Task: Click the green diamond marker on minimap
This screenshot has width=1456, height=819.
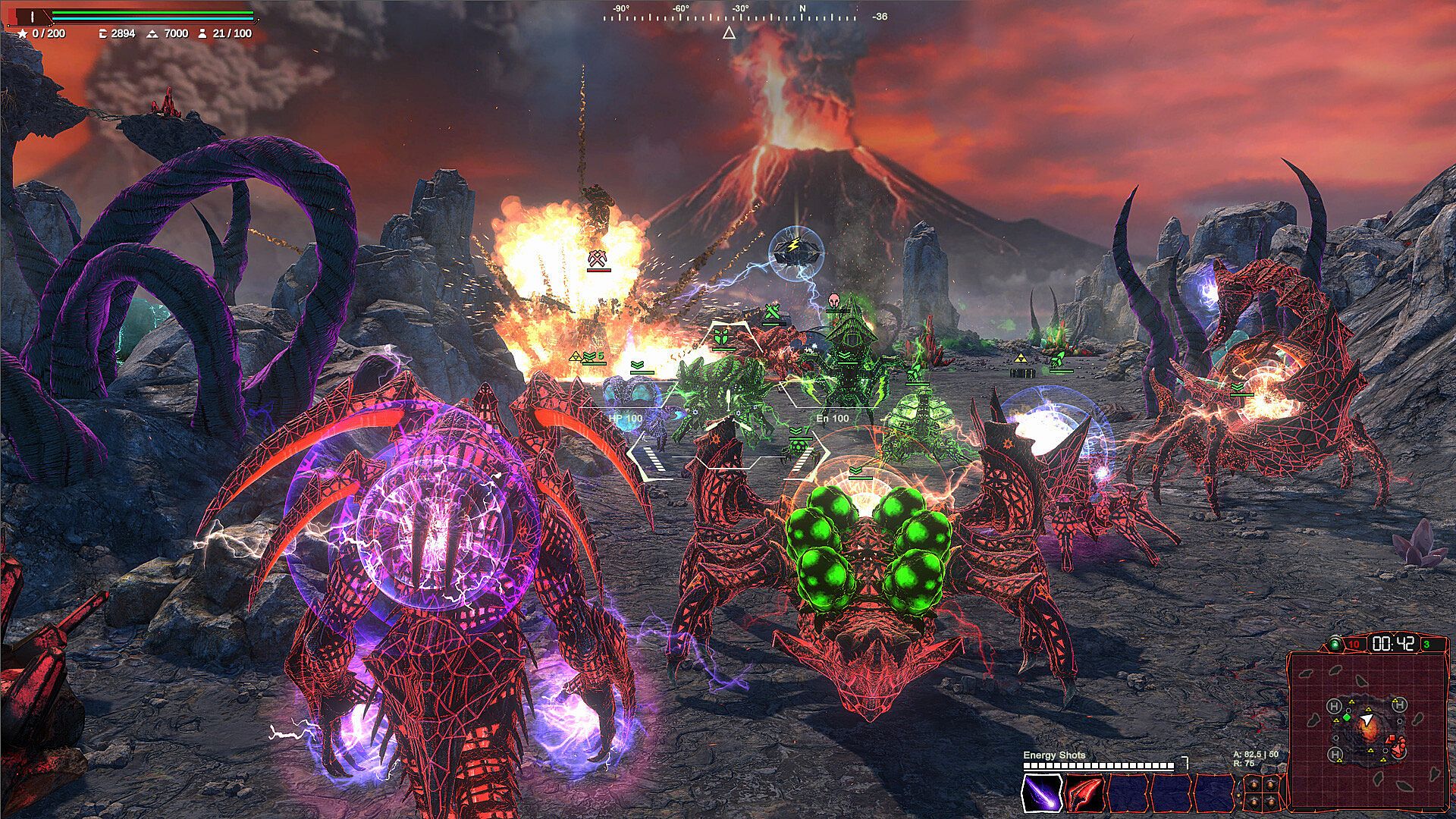Action: [1347, 717]
